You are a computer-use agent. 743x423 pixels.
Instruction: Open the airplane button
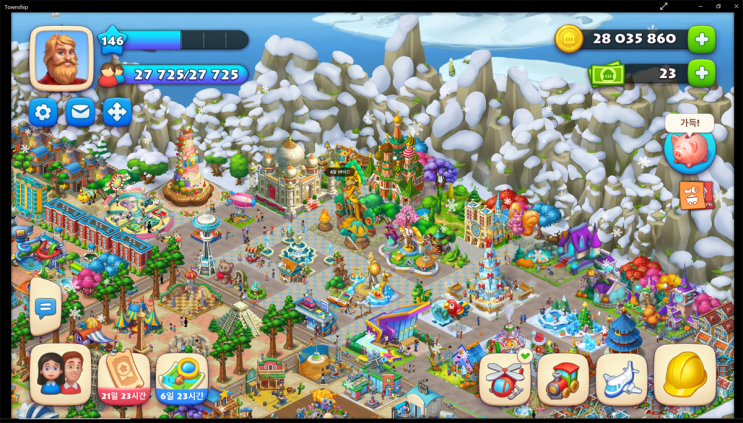coord(621,378)
